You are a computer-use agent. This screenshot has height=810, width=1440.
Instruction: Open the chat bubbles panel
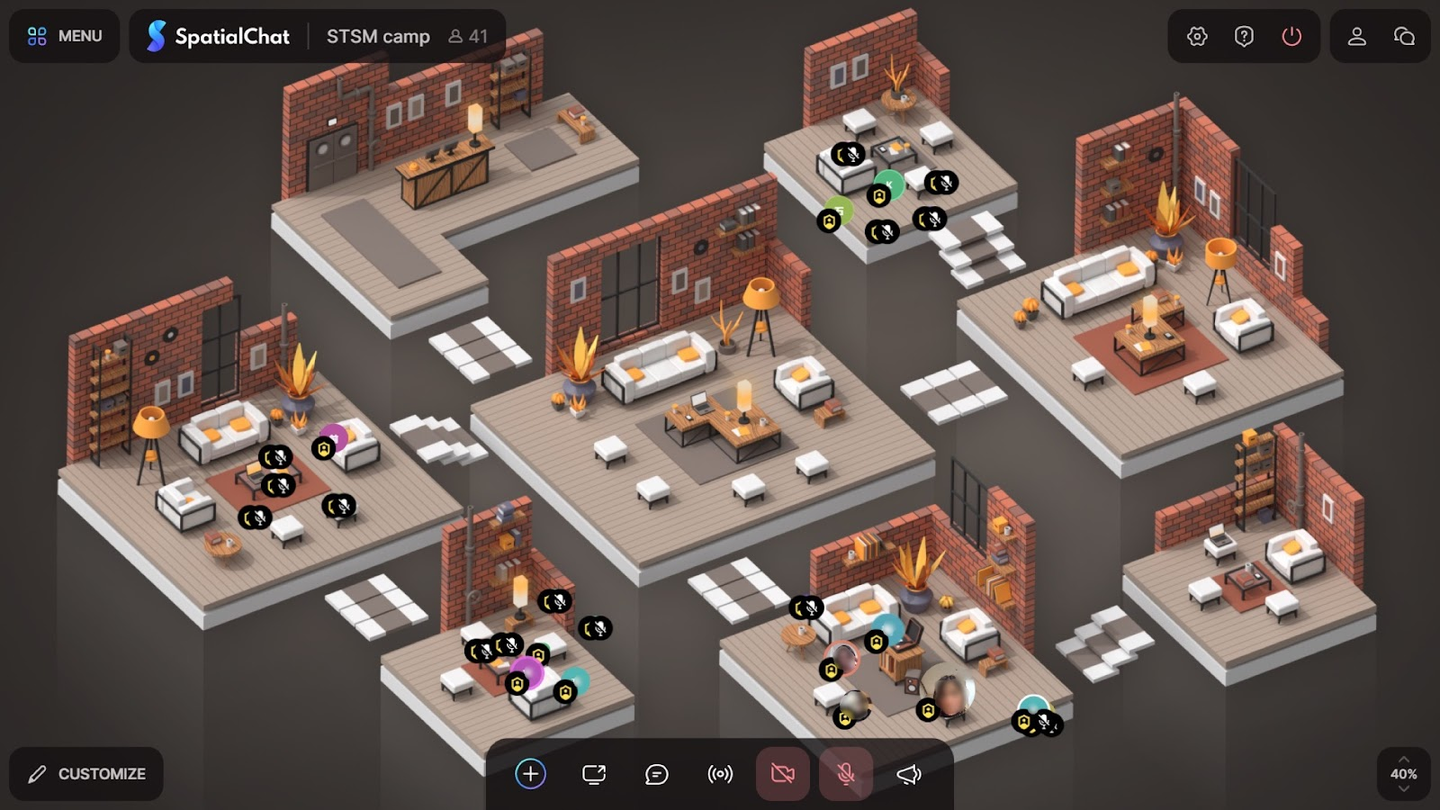click(1404, 36)
